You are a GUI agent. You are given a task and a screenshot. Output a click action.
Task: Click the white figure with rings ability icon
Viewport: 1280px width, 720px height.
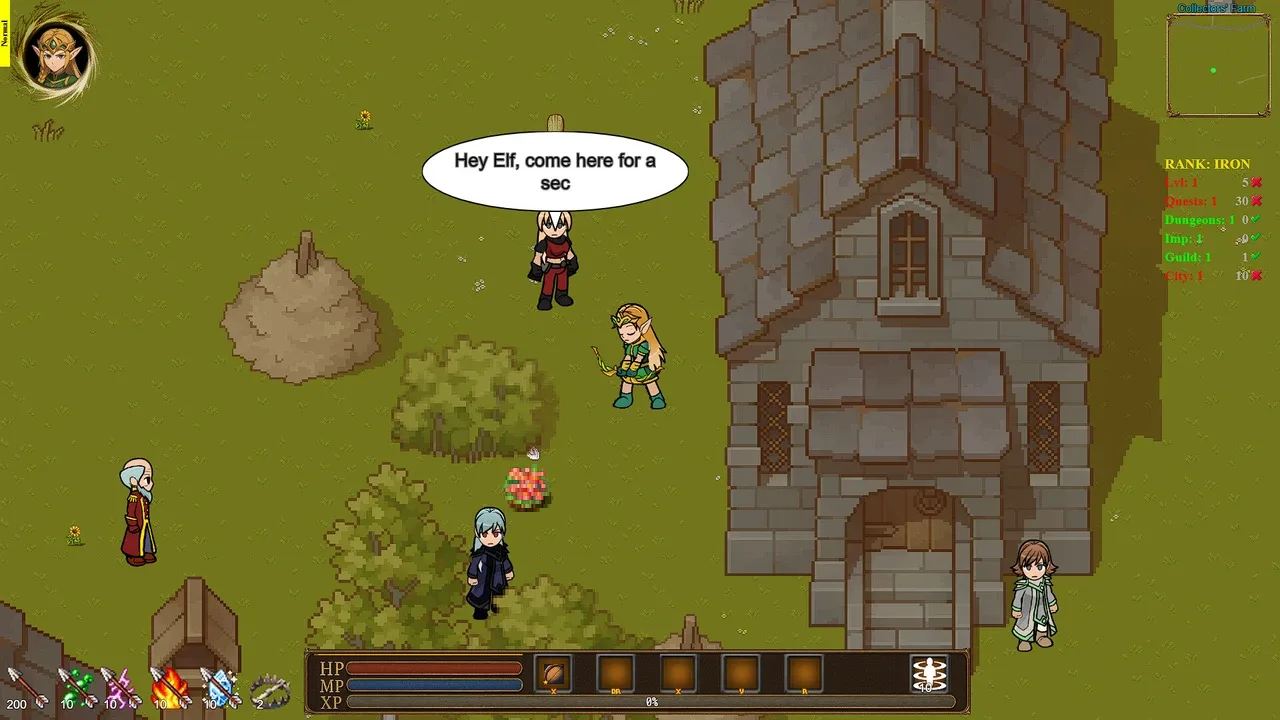pos(929,673)
